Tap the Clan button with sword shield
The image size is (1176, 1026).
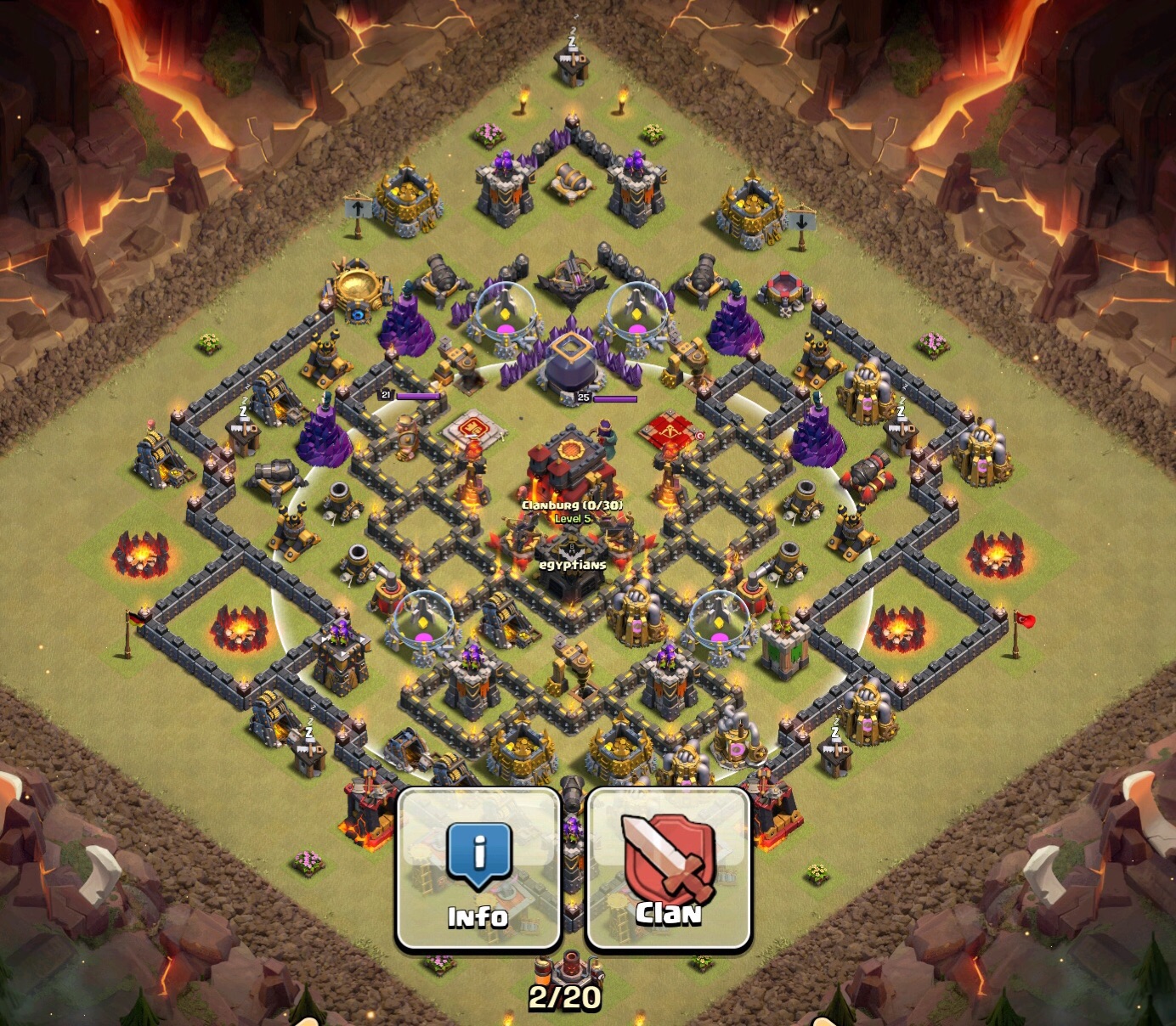[x=669, y=868]
